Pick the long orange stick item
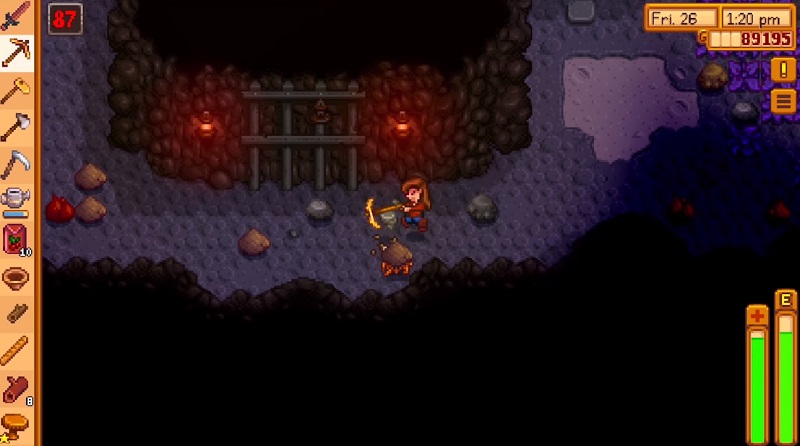 (x=17, y=351)
